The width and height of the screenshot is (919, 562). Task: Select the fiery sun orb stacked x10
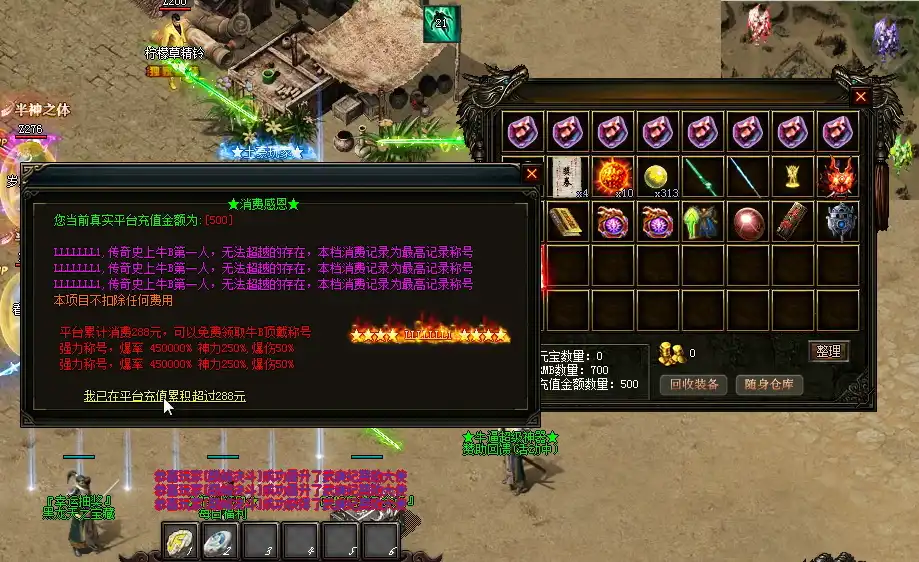[613, 177]
